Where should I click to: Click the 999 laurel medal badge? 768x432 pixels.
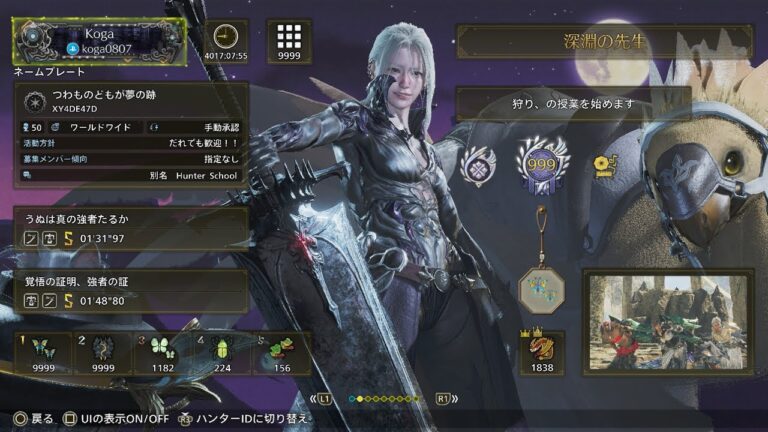pos(541,163)
